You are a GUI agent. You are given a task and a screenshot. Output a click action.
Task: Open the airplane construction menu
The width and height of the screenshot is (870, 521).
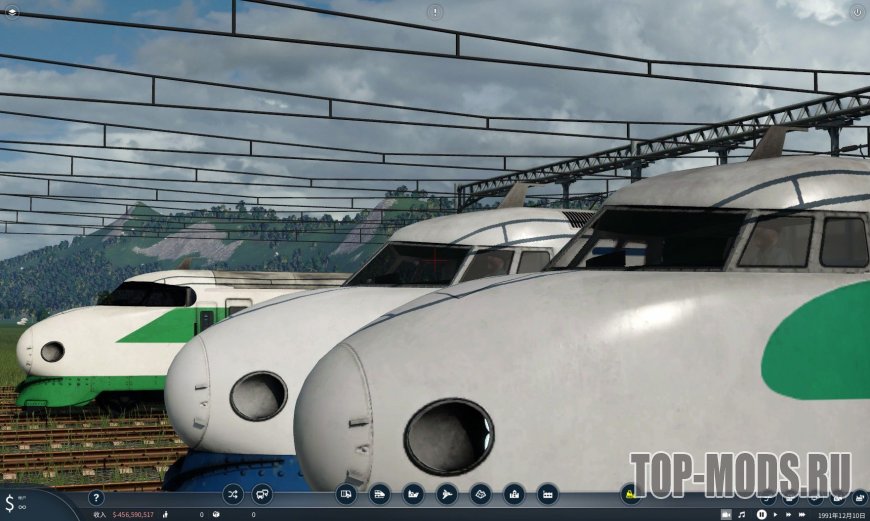[x=447, y=493]
